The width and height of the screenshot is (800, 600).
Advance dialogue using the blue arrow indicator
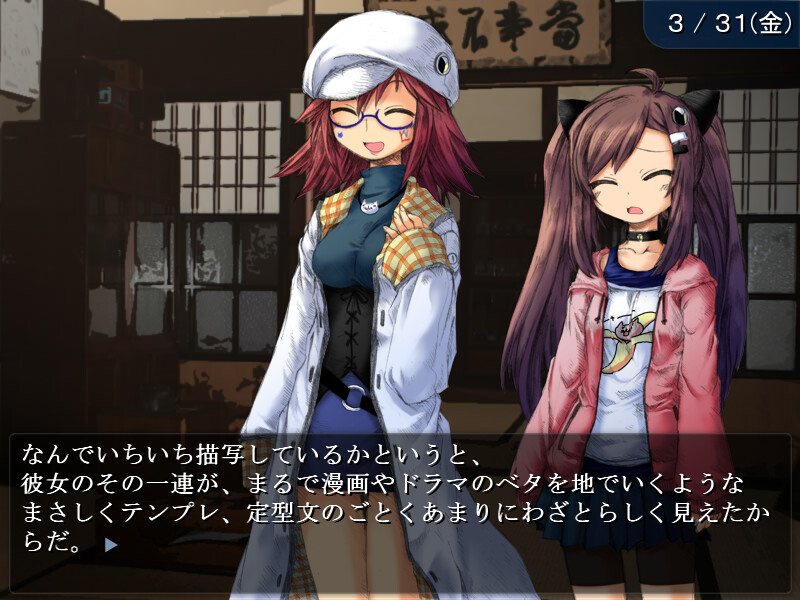click(x=111, y=546)
